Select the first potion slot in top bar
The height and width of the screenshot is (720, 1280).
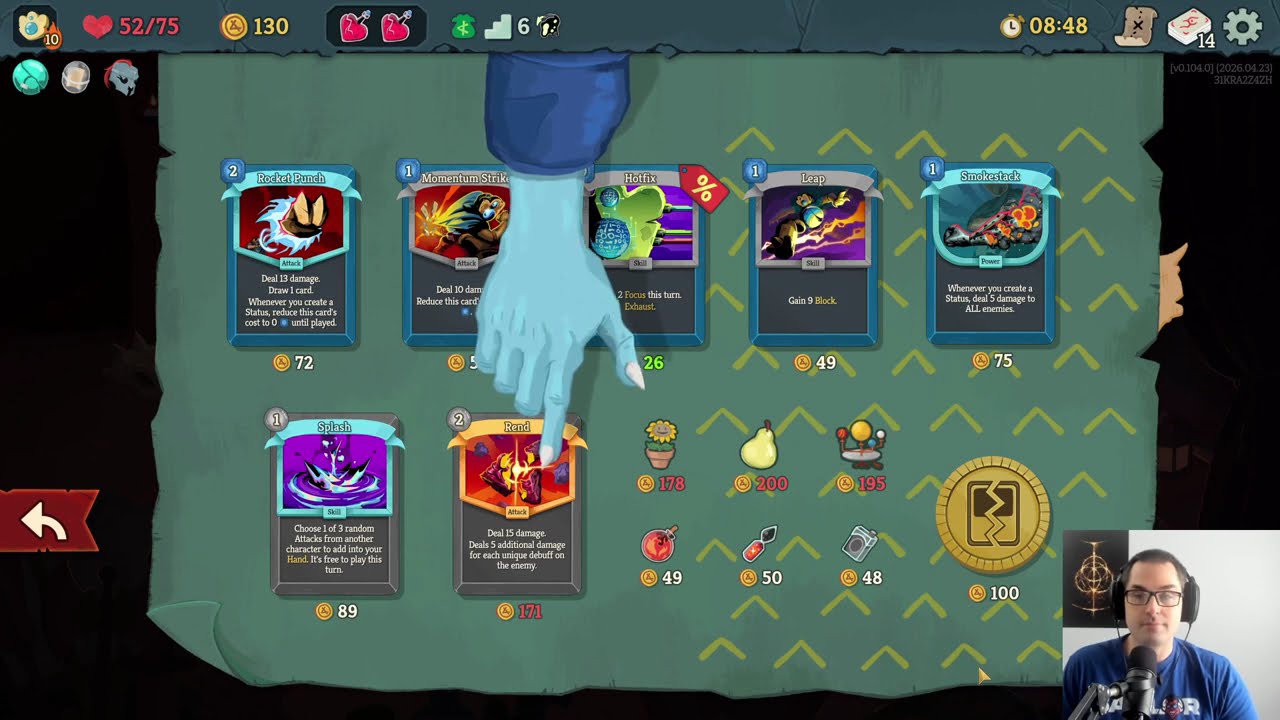(355, 27)
